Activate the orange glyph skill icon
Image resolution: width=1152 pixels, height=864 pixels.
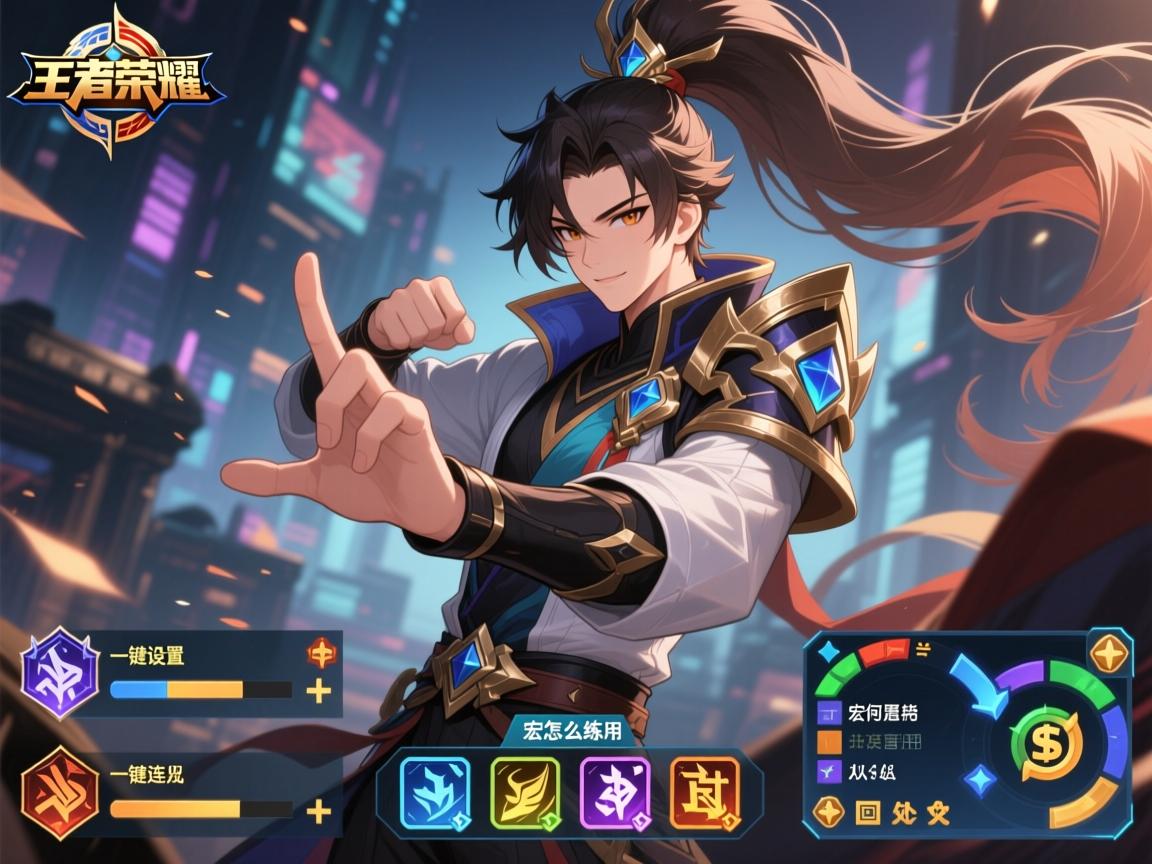tap(705, 792)
